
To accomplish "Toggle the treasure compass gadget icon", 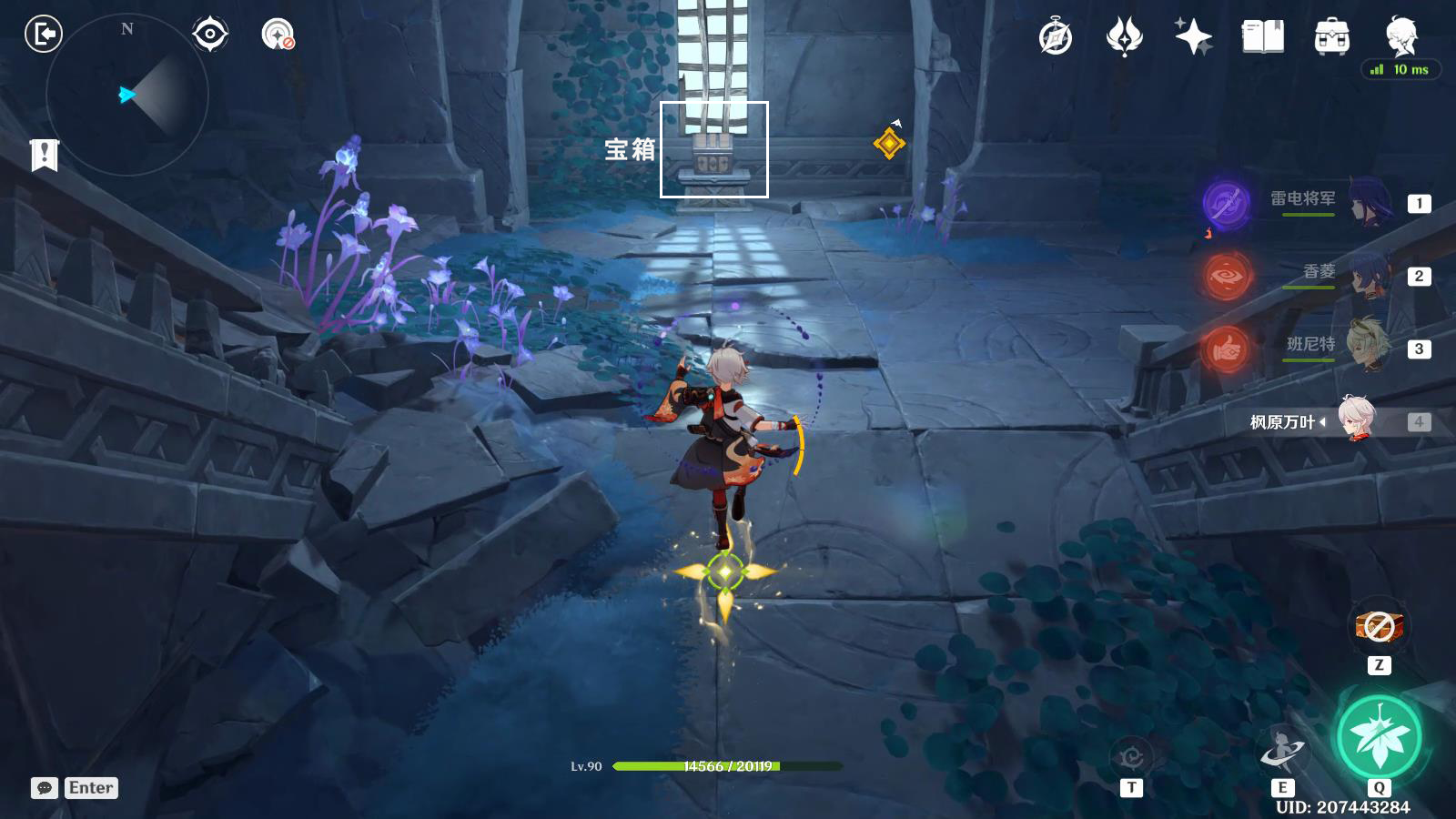I will pyautogui.click(x=278, y=35).
